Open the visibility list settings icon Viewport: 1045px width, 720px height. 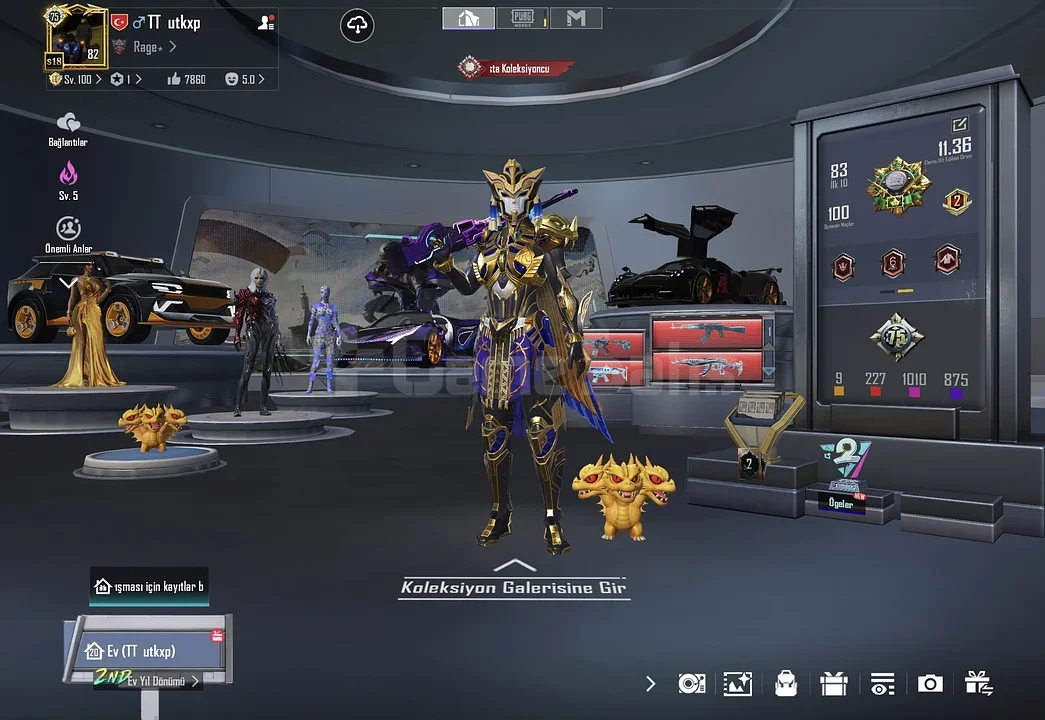point(882,684)
